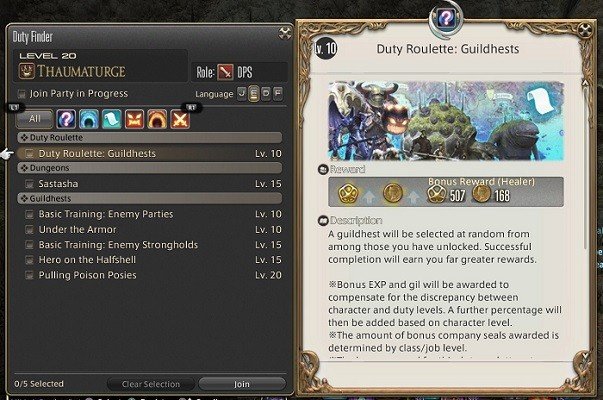Join the selected duty
This screenshot has height=400, width=603.
pos(242,384)
